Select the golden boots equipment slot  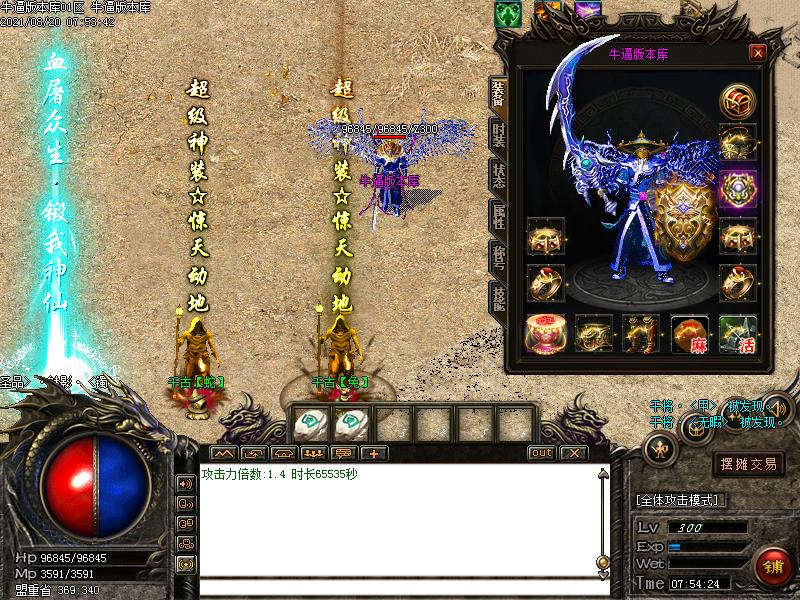pos(641,335)
